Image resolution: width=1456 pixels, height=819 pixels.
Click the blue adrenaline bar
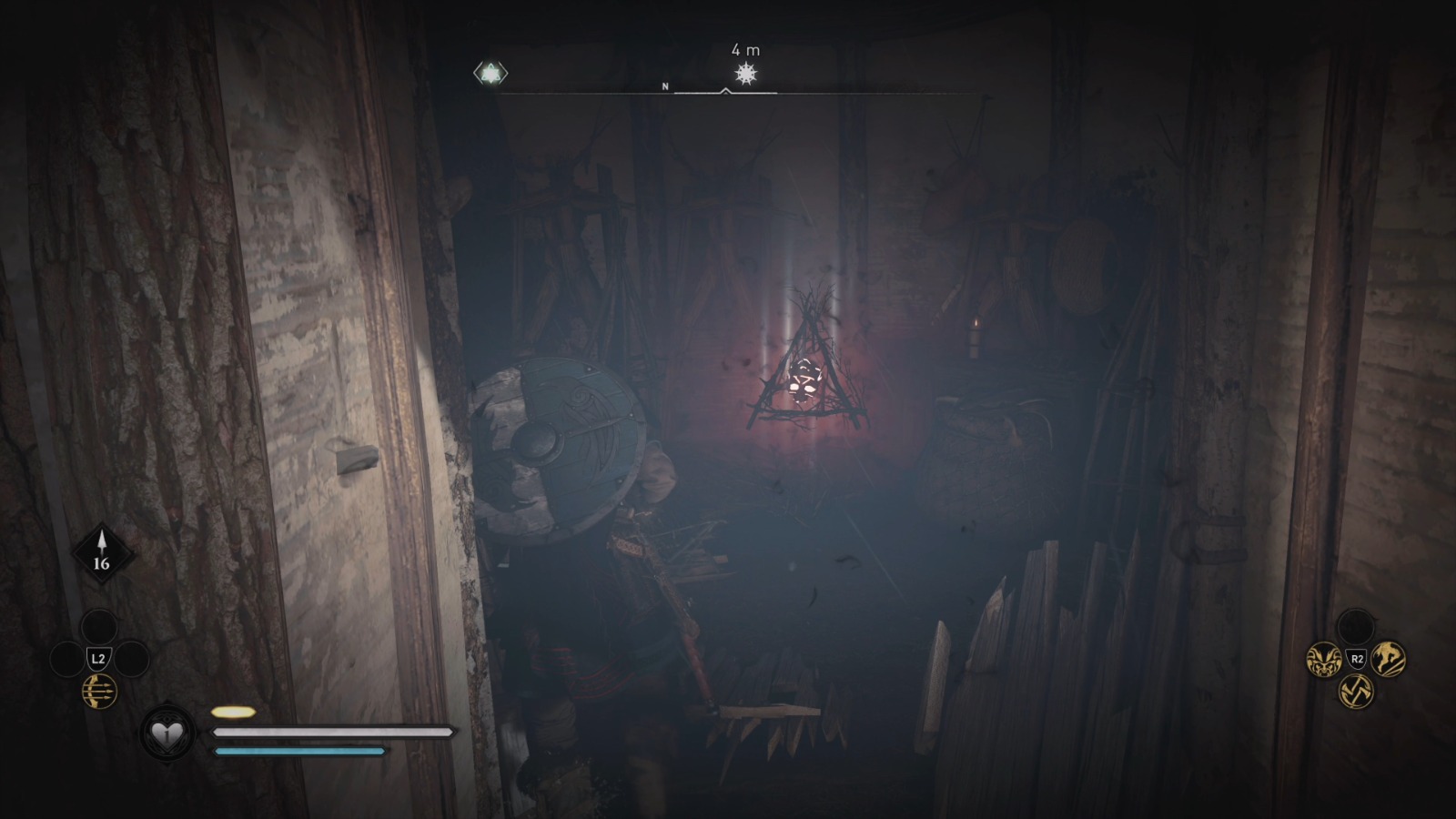click(x=294, y=750)
